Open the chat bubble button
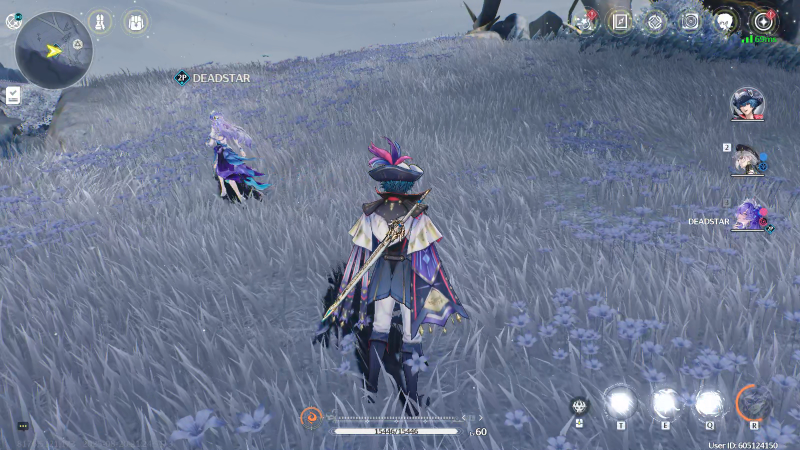 (x=23, y=426)
